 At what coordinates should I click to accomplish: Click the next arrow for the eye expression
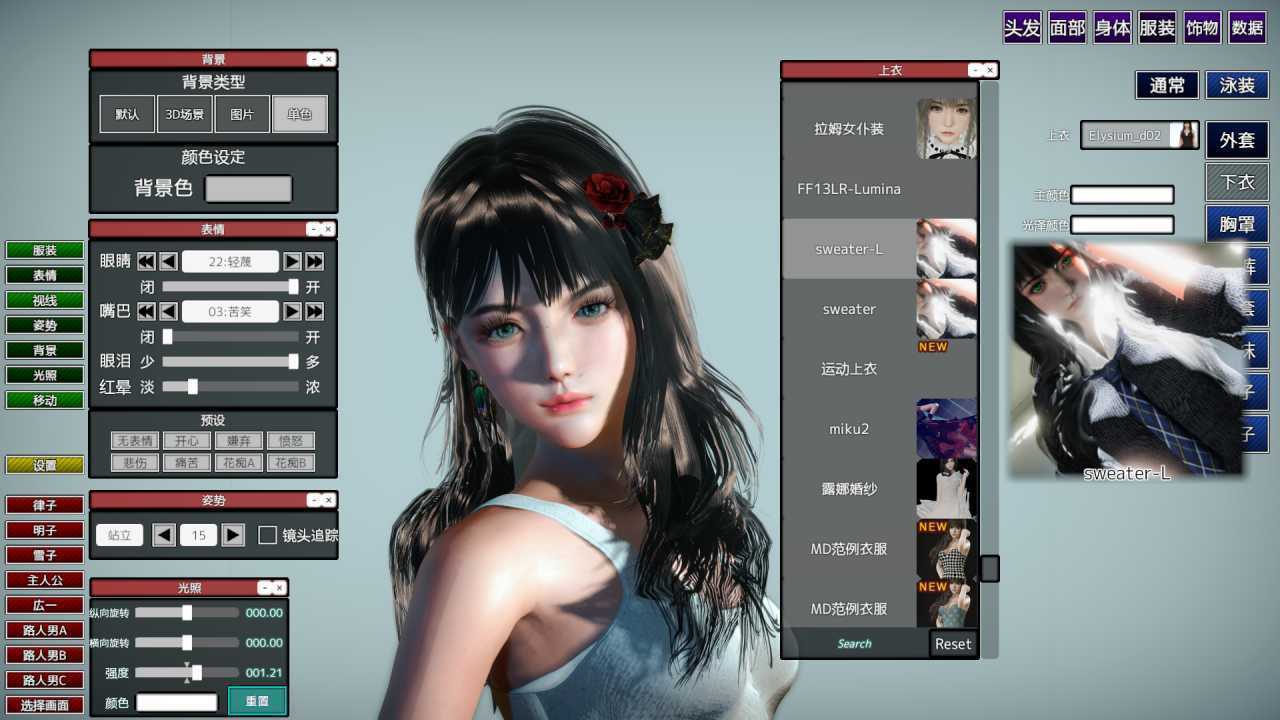coord(291,261)
